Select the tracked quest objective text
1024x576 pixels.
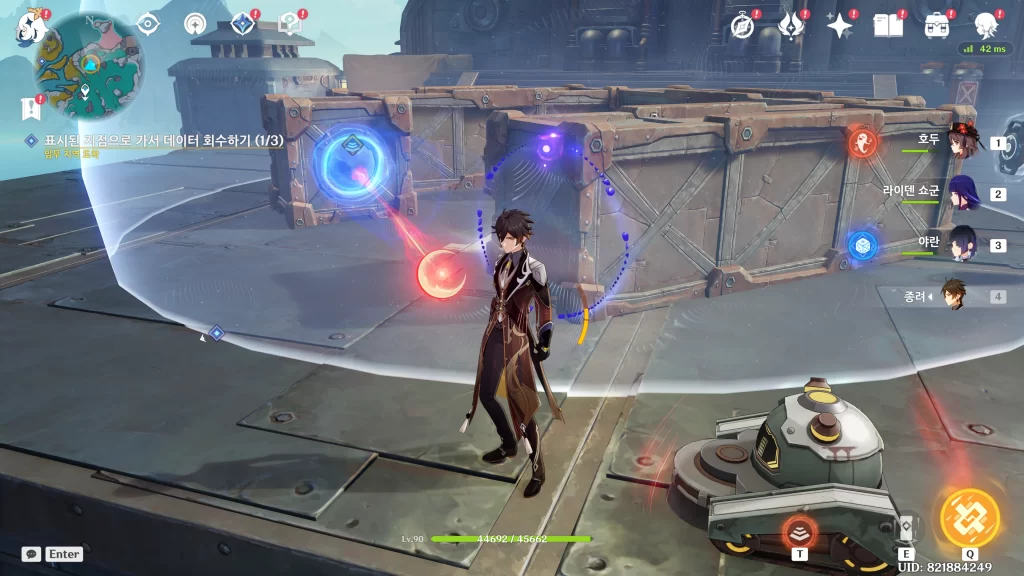160,141
